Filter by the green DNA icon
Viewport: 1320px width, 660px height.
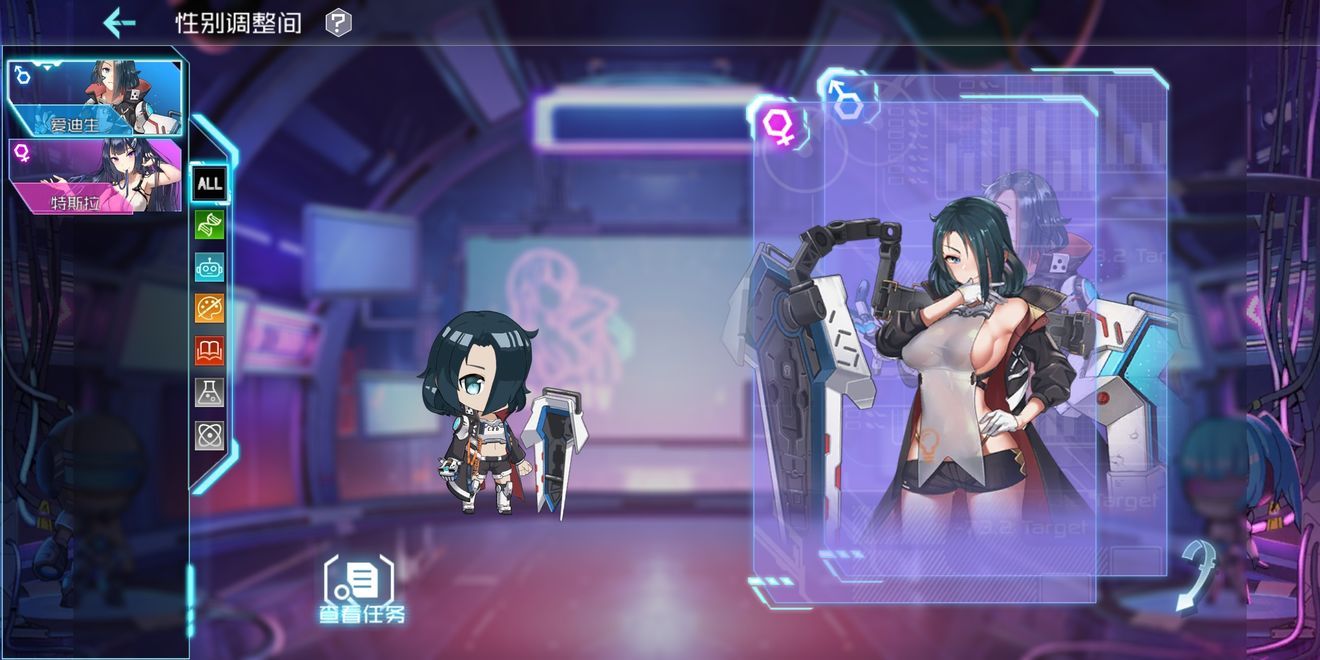pos(210,225)
